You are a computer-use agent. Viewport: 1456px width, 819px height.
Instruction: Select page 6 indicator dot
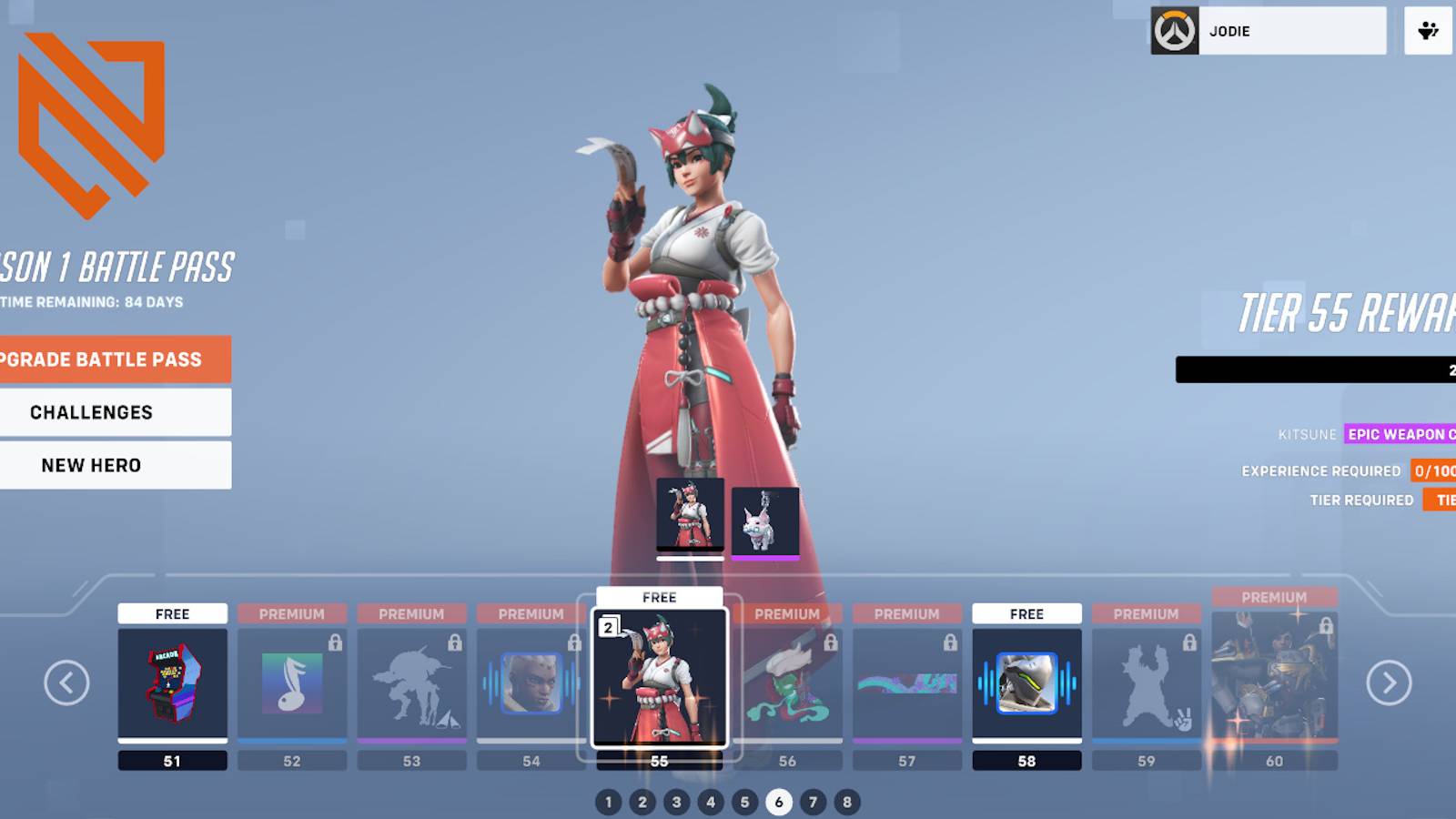pyautogui.click(x=778, y=803)
